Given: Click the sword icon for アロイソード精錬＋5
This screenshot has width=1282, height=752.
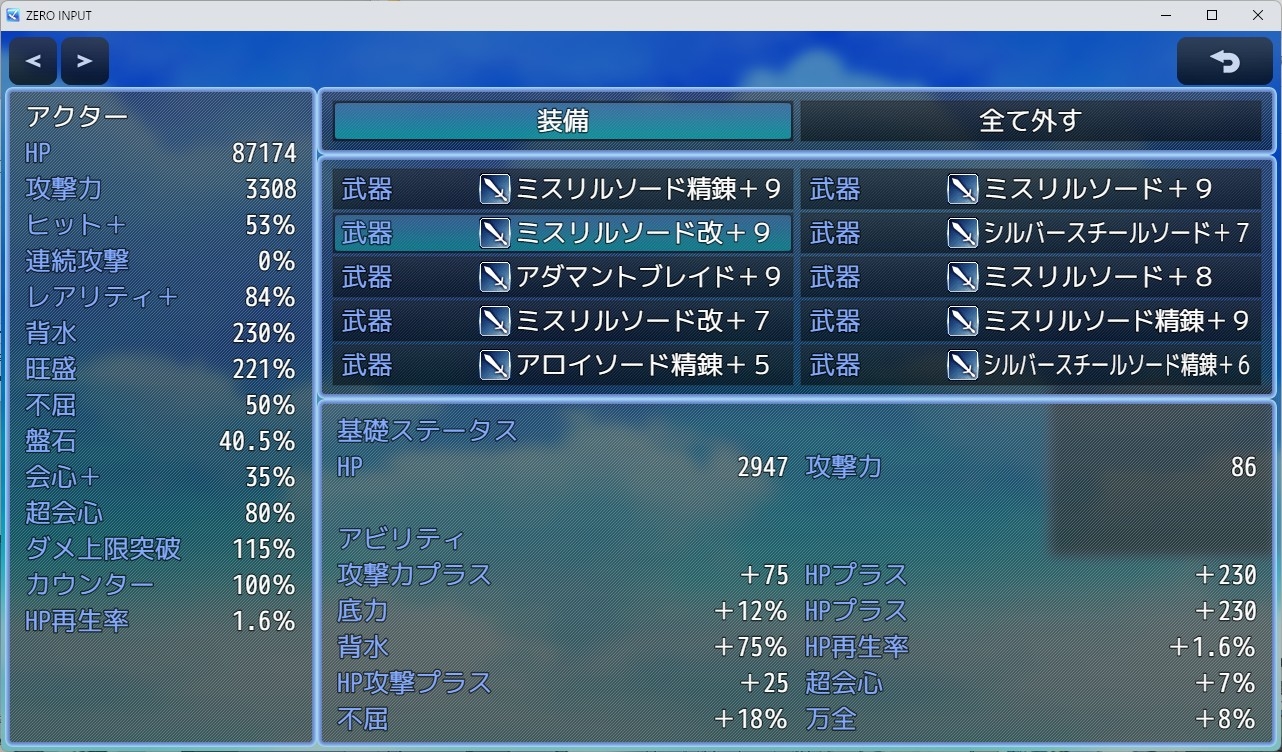Looking at the screenshot, I should (495, 365).
